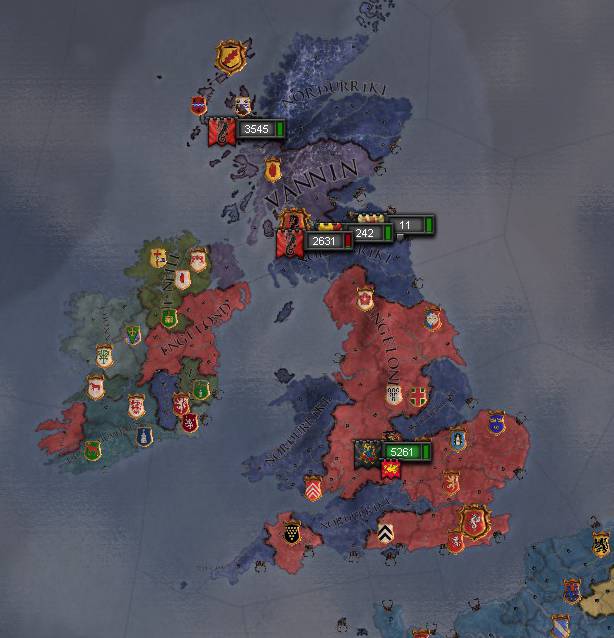Click the black shield with gold dots

click(x=292, y=531)
